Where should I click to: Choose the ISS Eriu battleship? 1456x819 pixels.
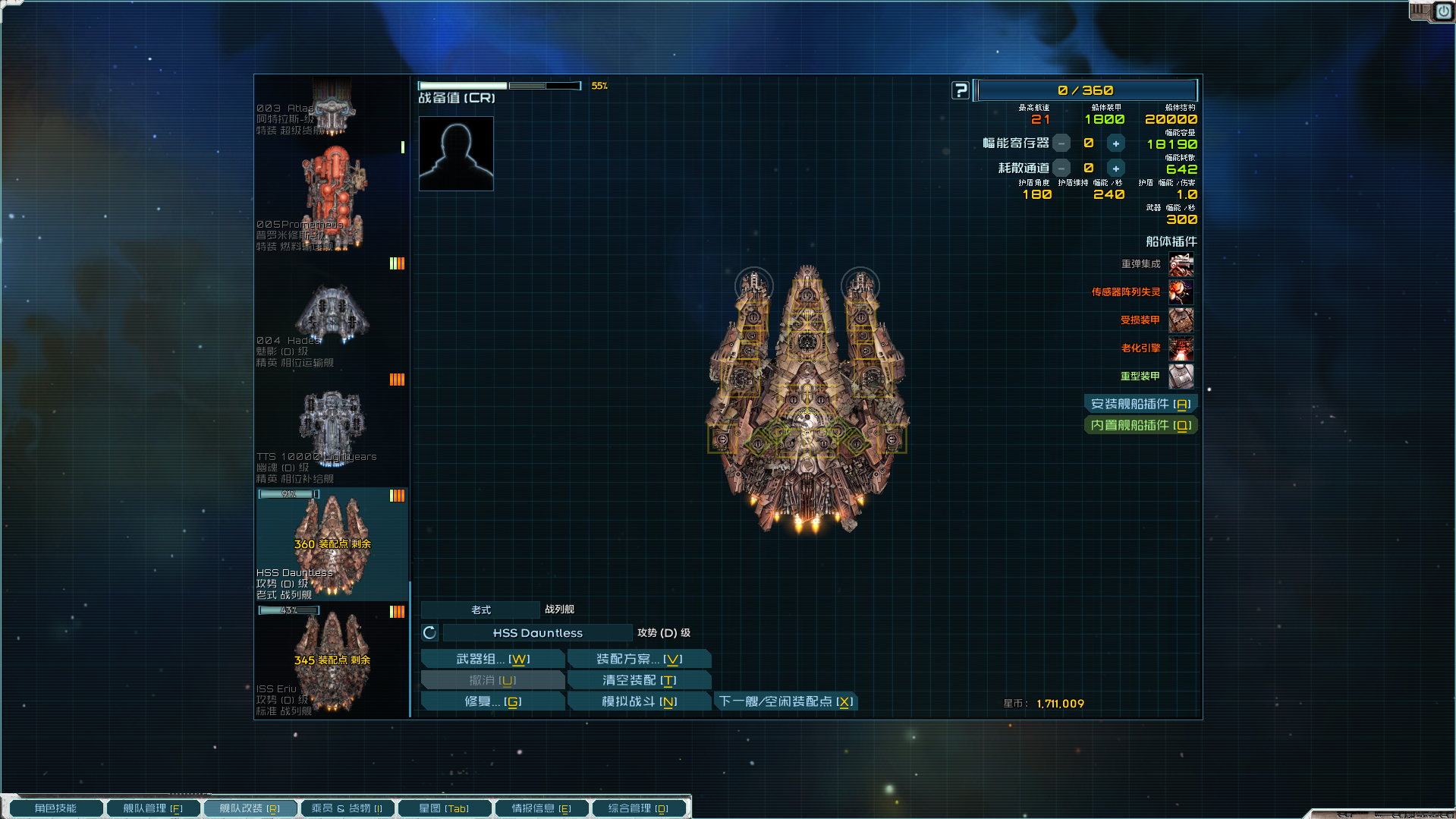pos(332,660)
